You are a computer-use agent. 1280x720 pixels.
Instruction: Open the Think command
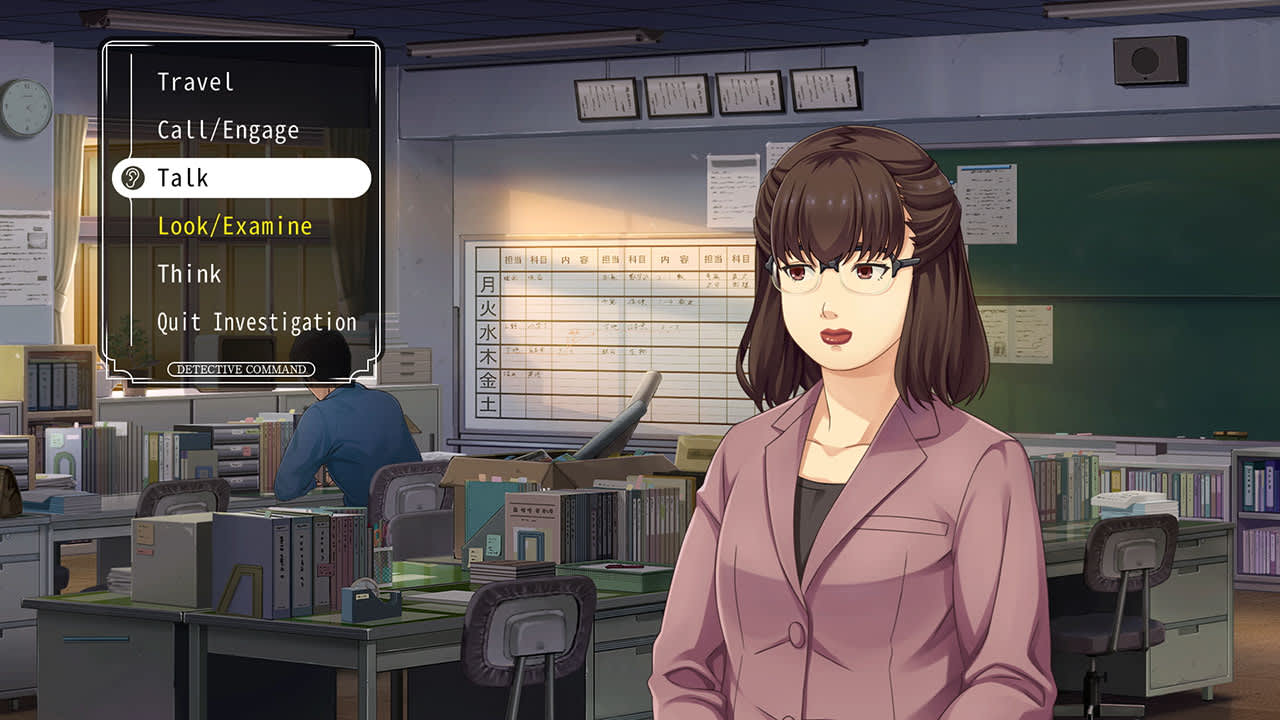(190, 274)
